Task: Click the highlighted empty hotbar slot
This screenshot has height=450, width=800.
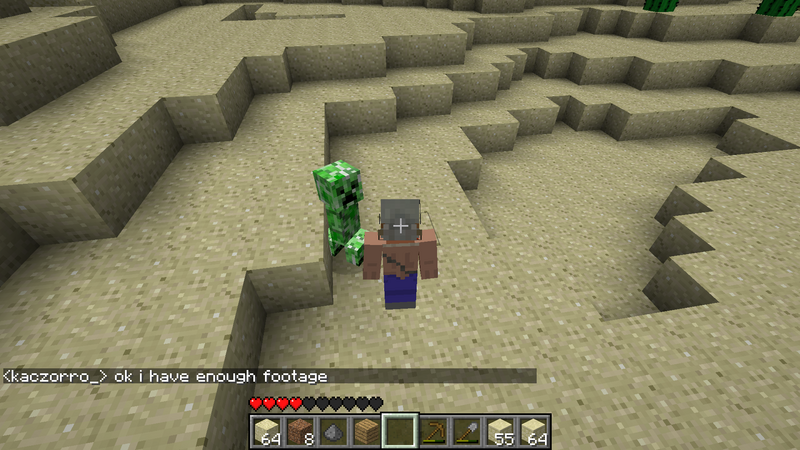Action: click(399, 431)
